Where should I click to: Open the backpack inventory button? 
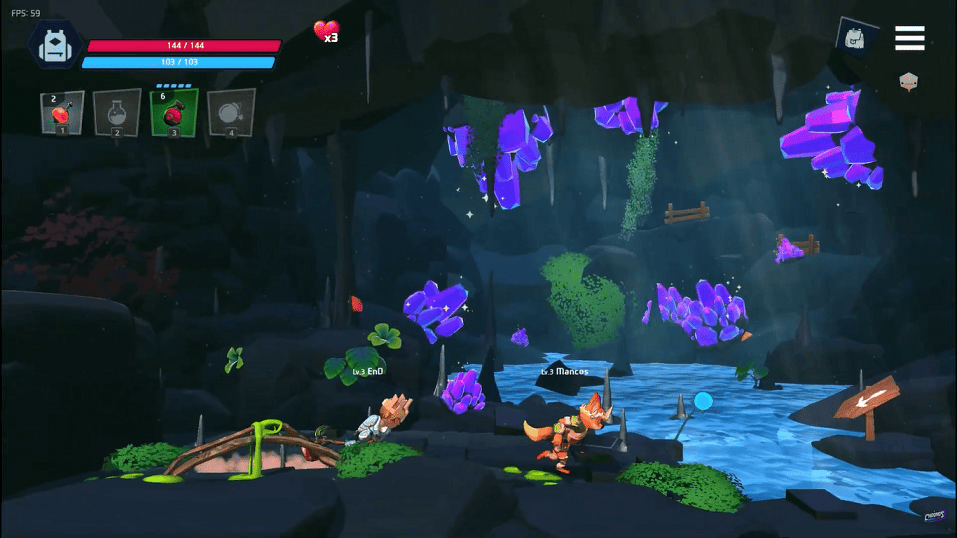pyautogui.click(x=856, y=38)
